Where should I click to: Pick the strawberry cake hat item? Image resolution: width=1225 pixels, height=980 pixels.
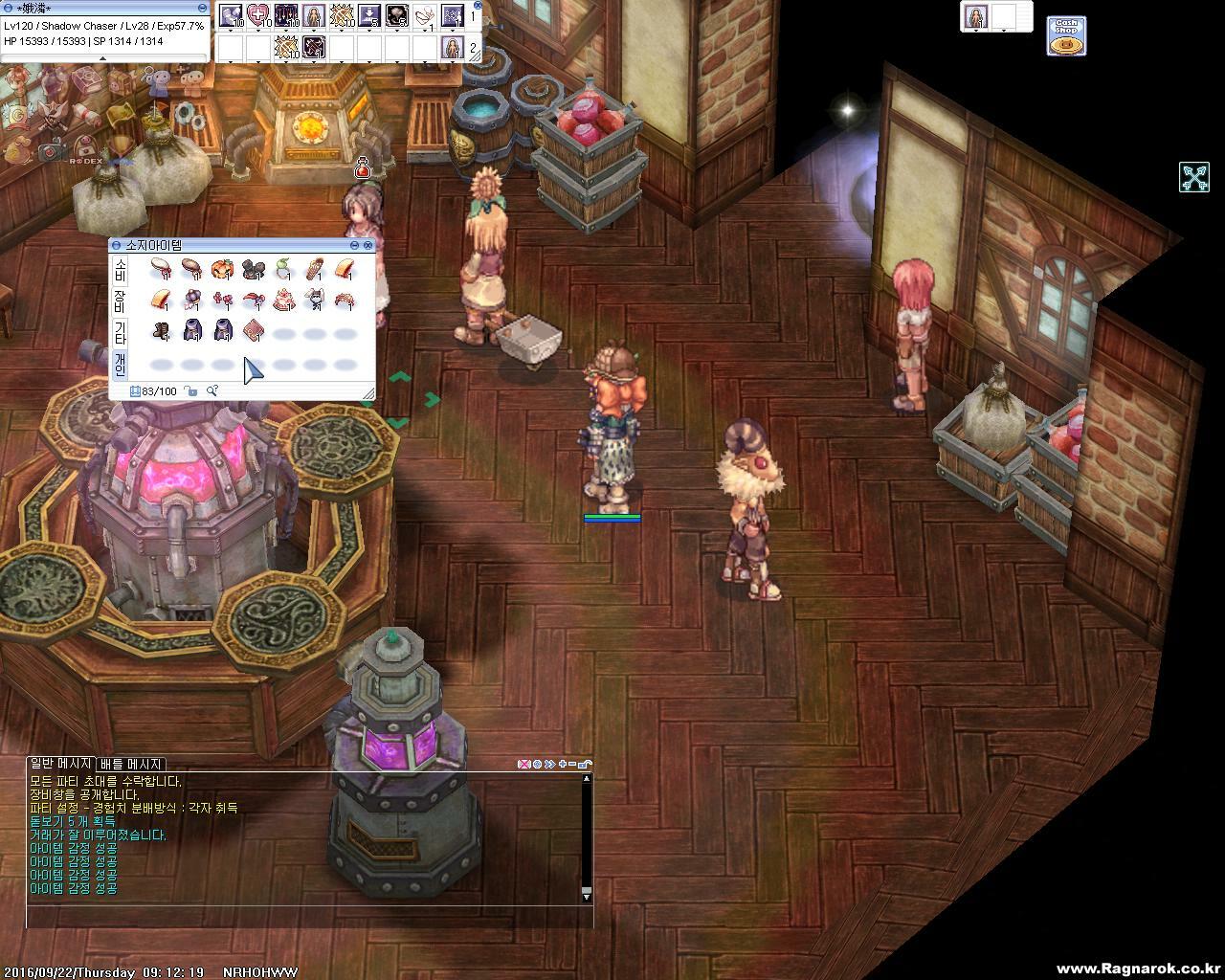click(x=284, y=301)
